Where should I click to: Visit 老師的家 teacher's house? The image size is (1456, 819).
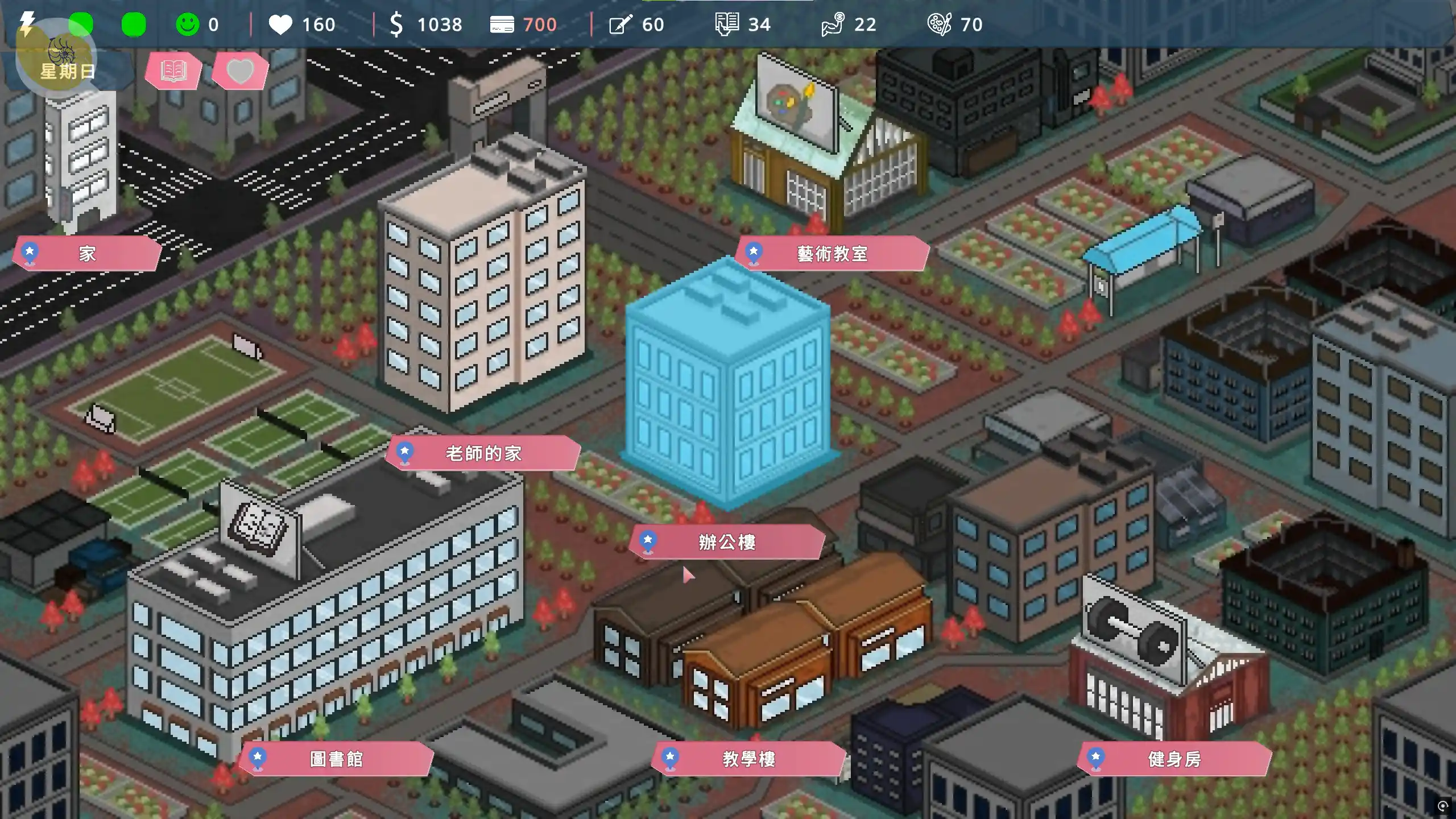[483, 453]
